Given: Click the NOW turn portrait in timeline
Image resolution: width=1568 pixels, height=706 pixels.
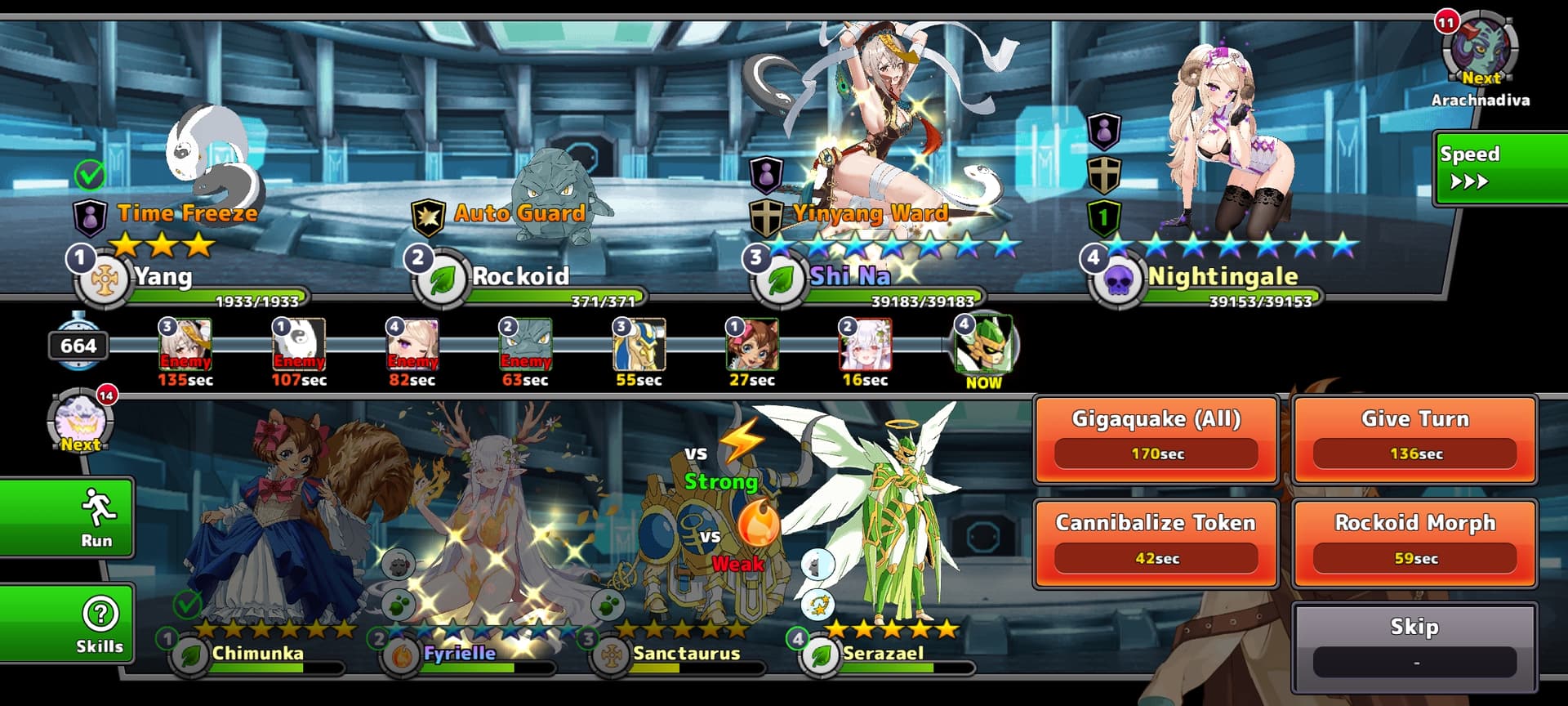Looking at the screenshot, I should click(983, 345).
